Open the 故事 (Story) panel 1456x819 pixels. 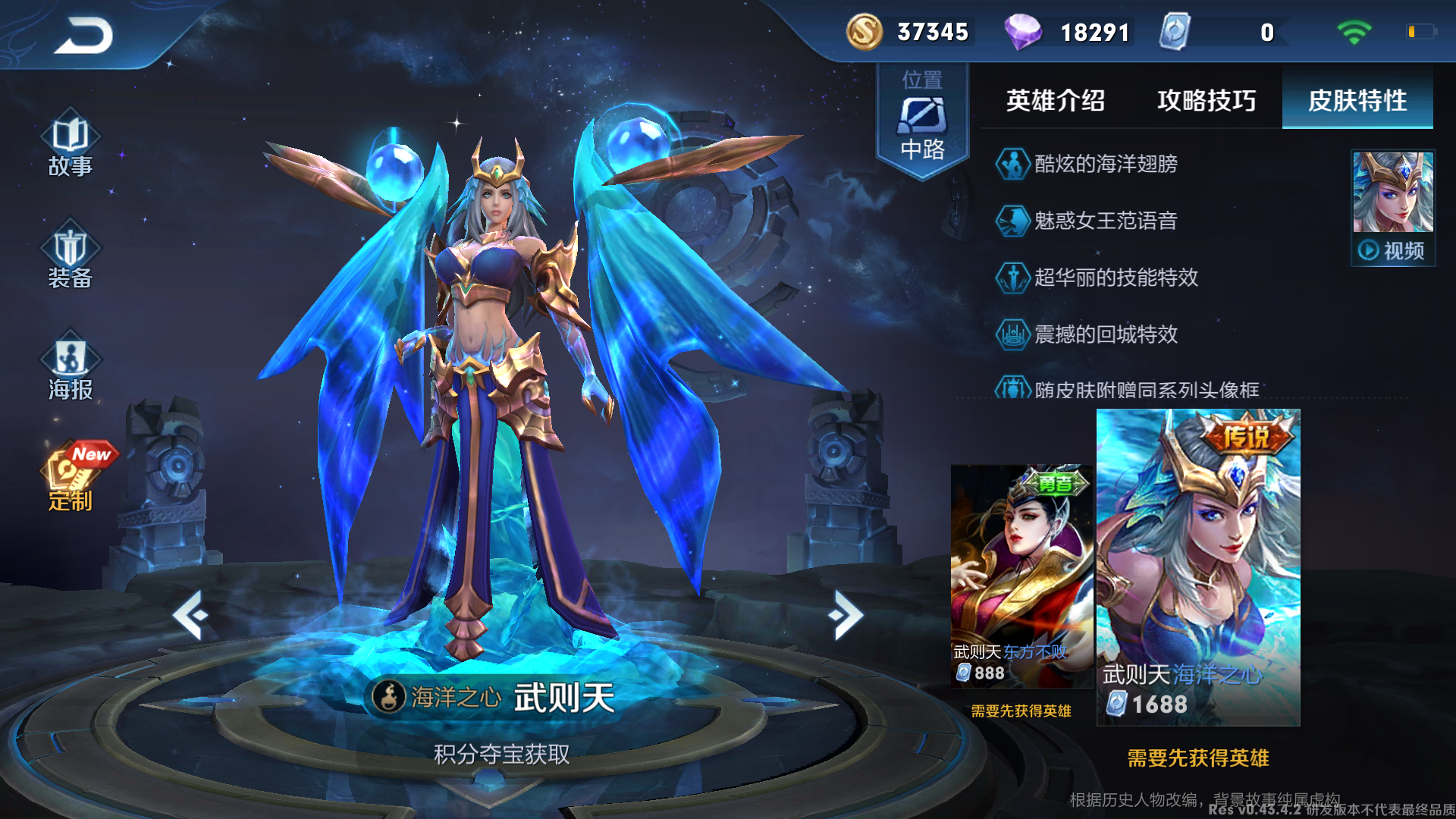click(x=70, y=148)
